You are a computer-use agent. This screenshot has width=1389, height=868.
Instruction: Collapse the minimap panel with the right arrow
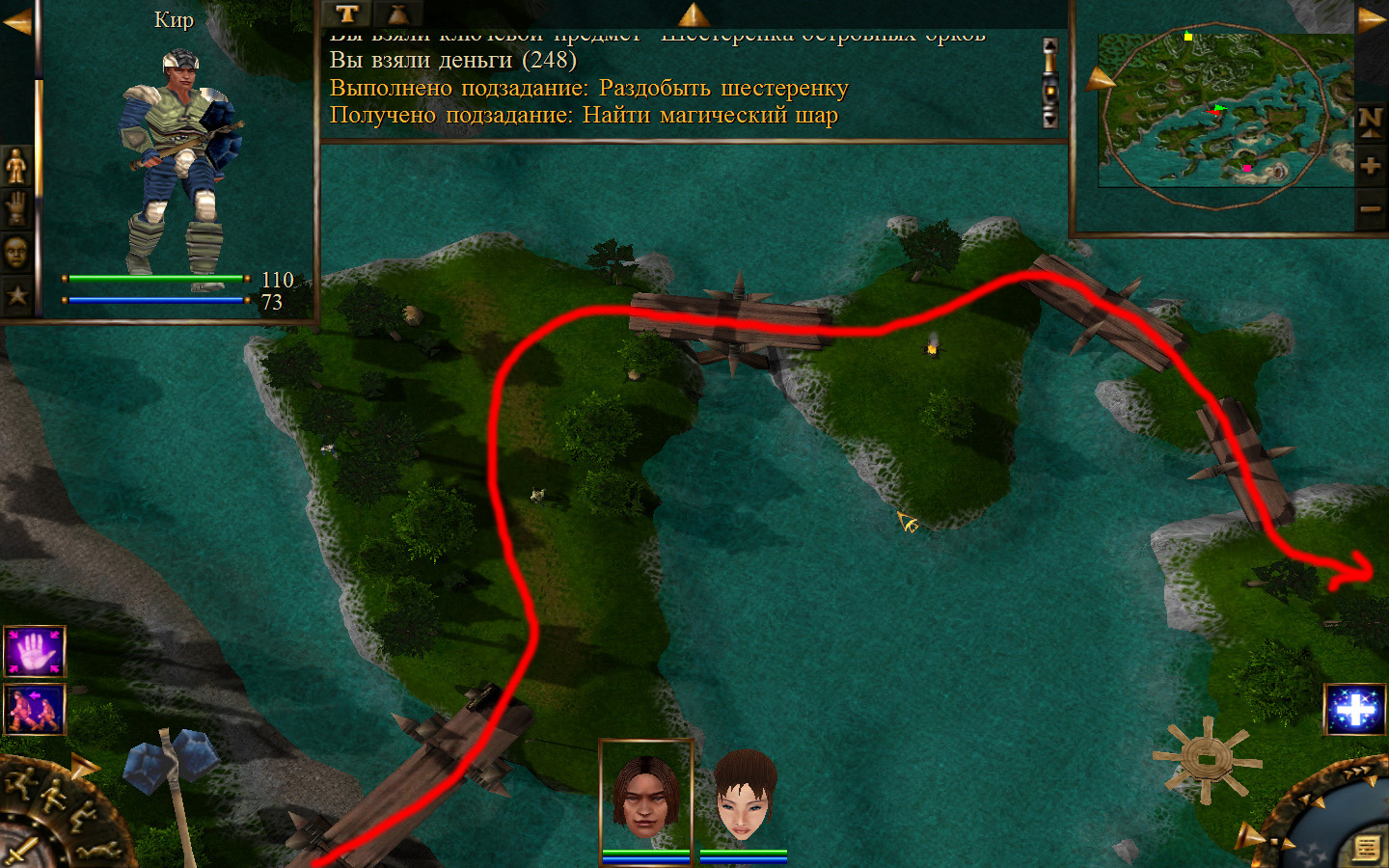coord(1372,19)
